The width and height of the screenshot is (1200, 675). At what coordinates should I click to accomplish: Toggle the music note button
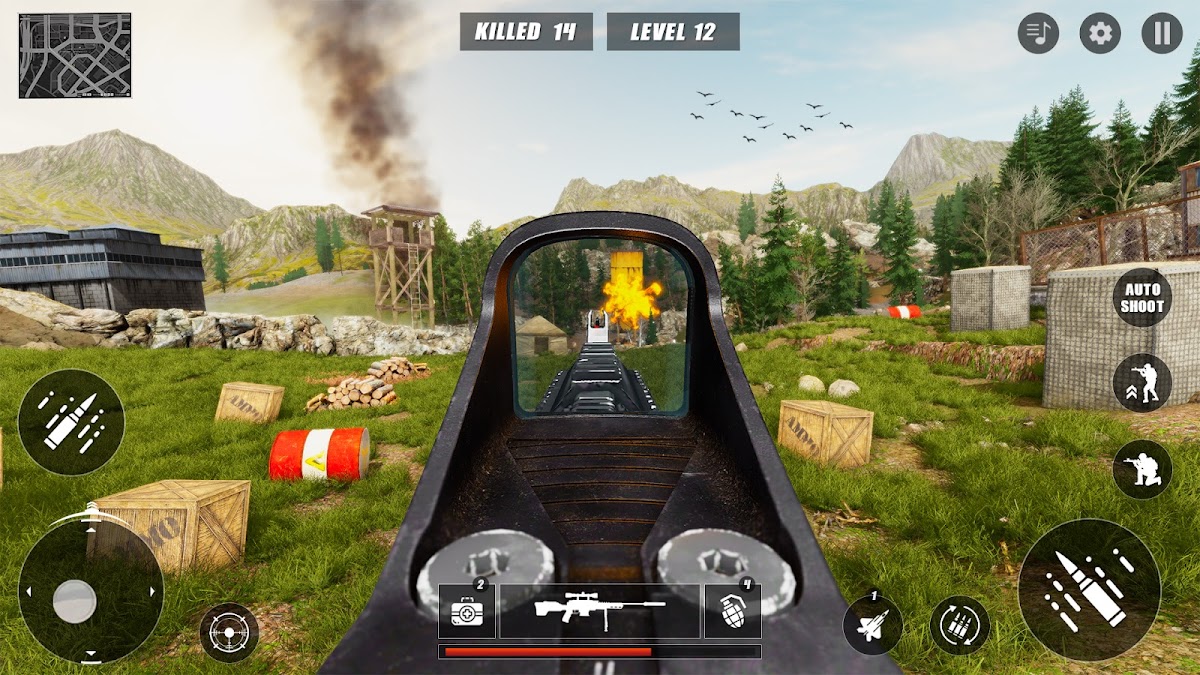point(1038,34)
